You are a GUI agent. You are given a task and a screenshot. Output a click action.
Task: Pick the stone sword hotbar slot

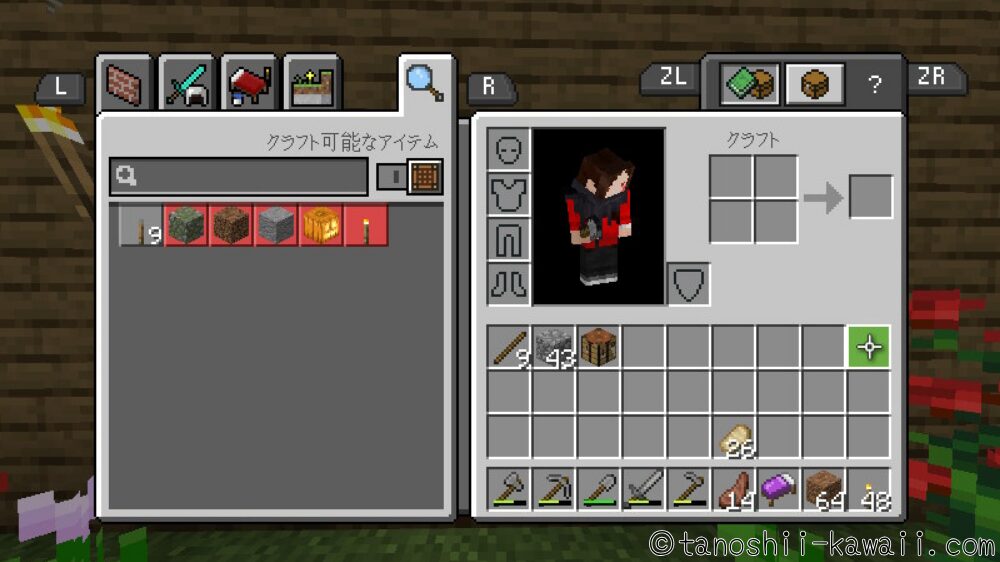tap(644, 491)
